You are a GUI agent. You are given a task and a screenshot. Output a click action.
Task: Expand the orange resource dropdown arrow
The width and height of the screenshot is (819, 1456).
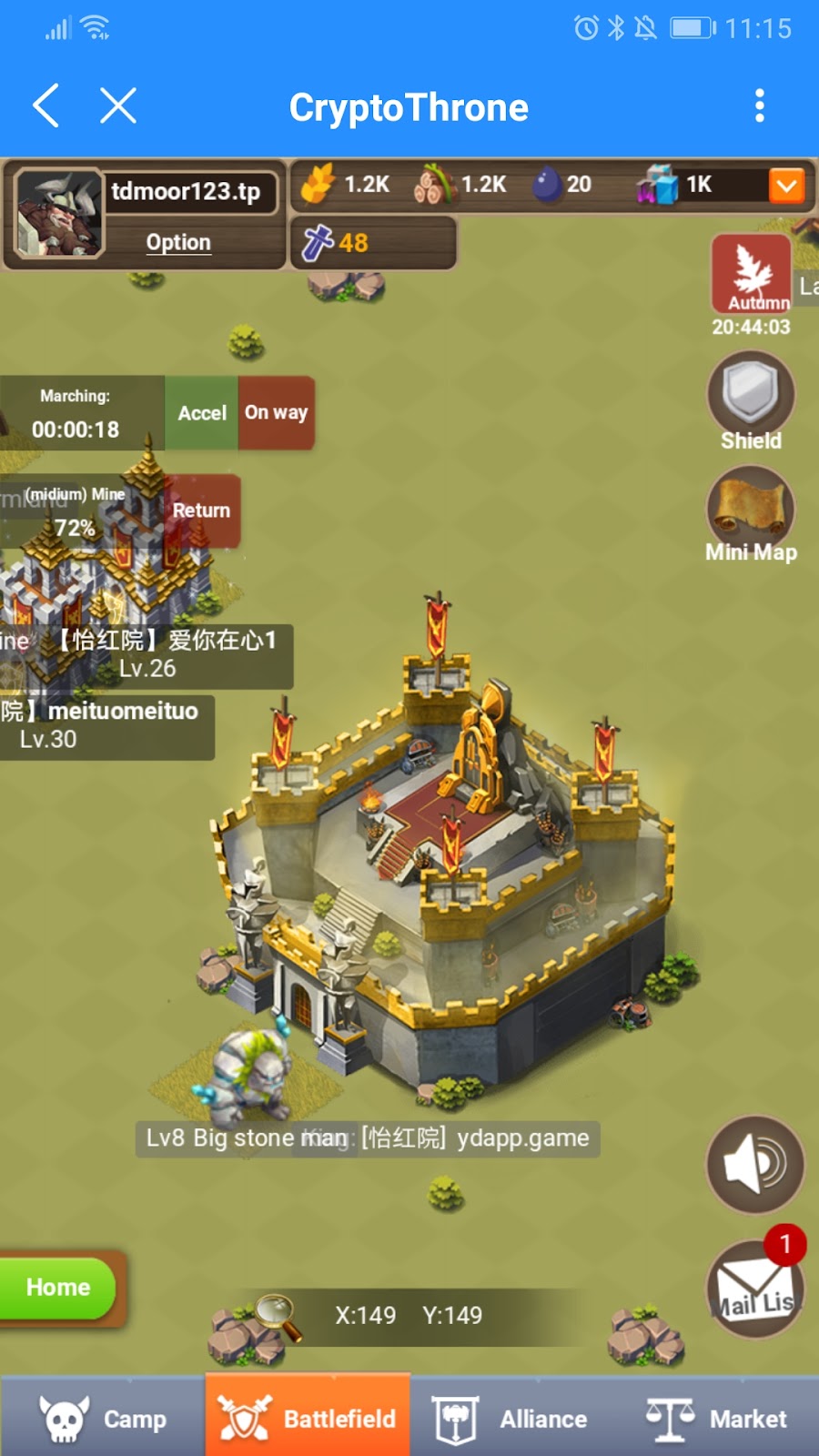[786, 186]
